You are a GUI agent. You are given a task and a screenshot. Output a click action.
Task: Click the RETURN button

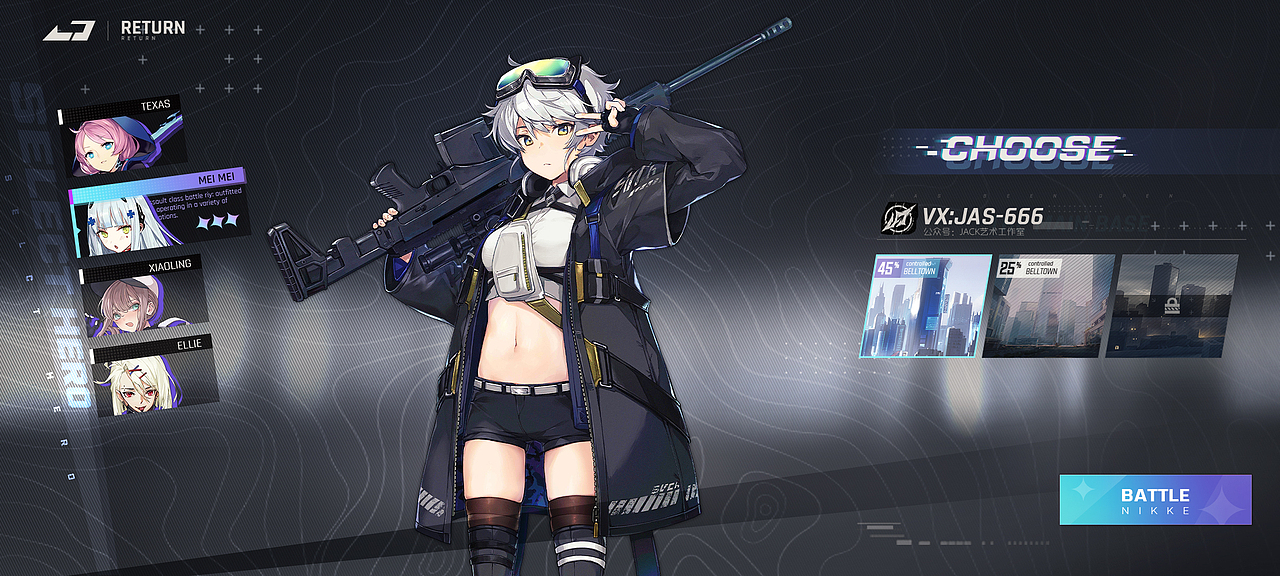click(152, 29)
